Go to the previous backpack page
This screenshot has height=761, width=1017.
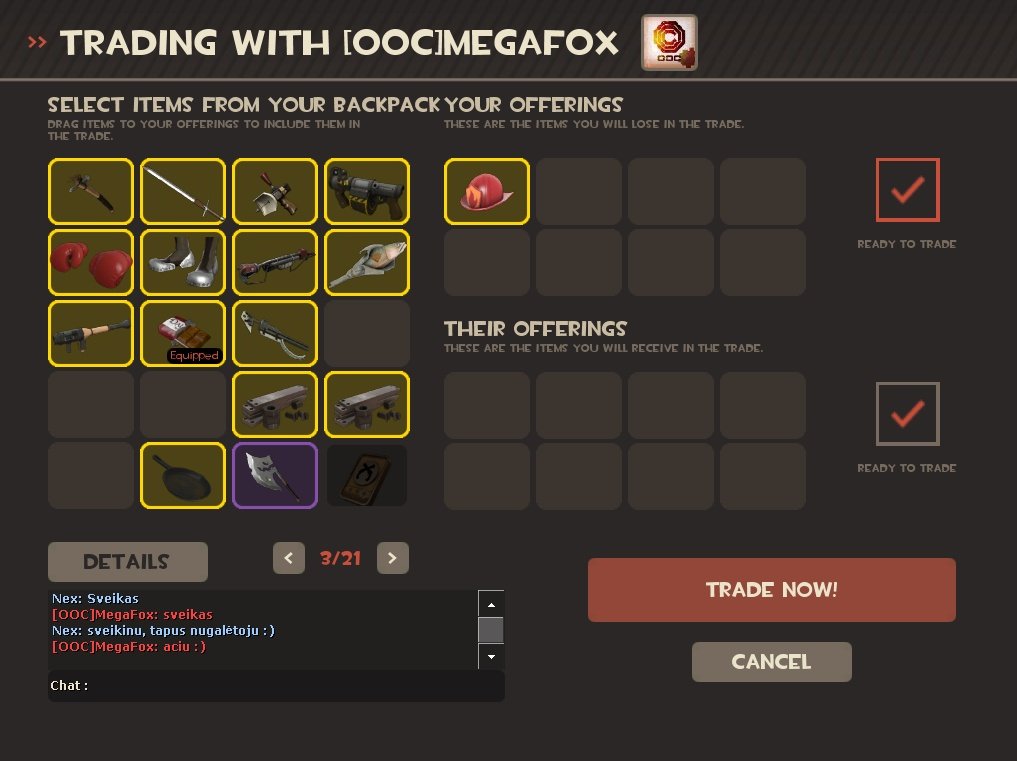tap(289, 558)
